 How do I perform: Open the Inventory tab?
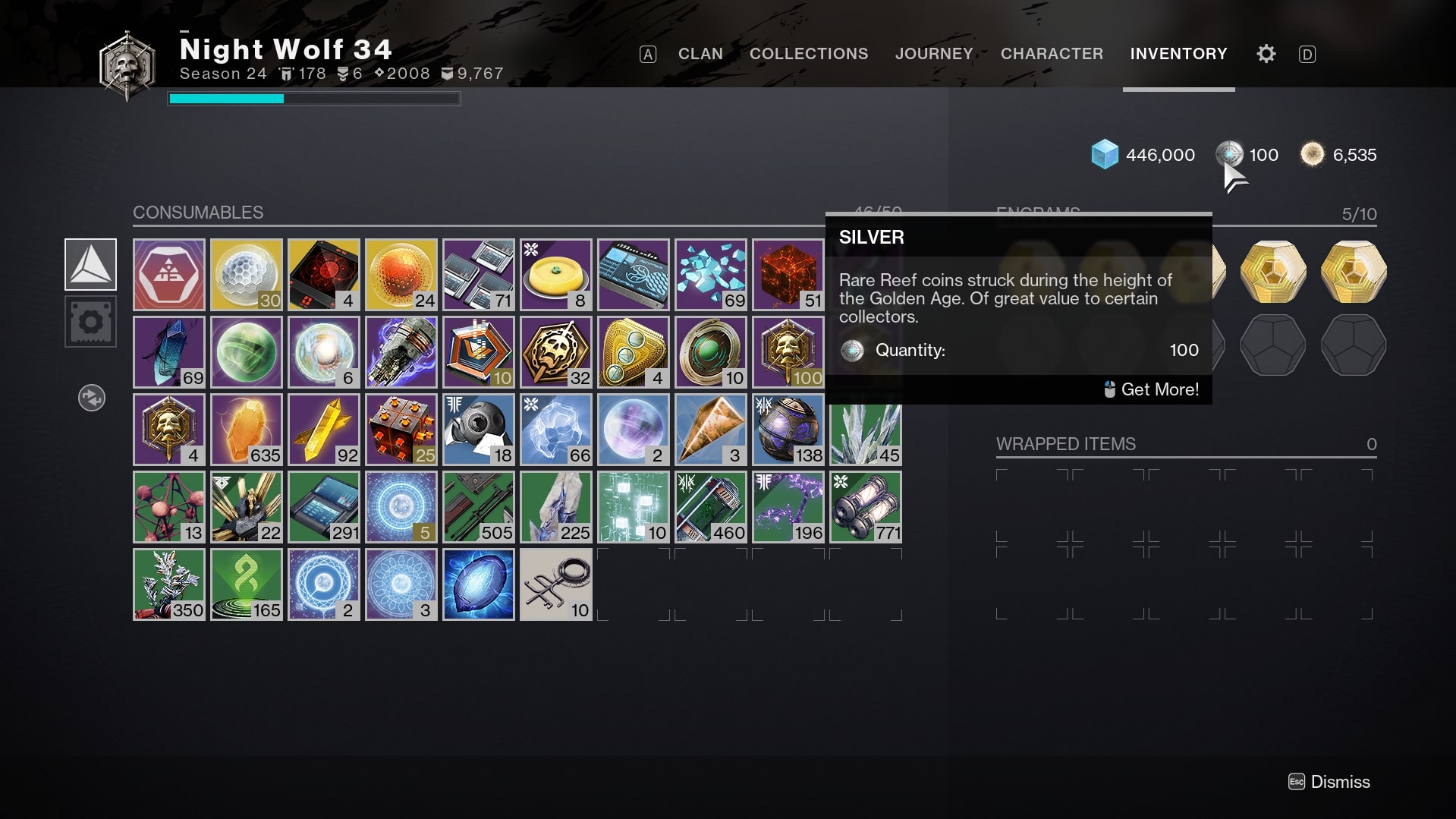[1178, 54]
